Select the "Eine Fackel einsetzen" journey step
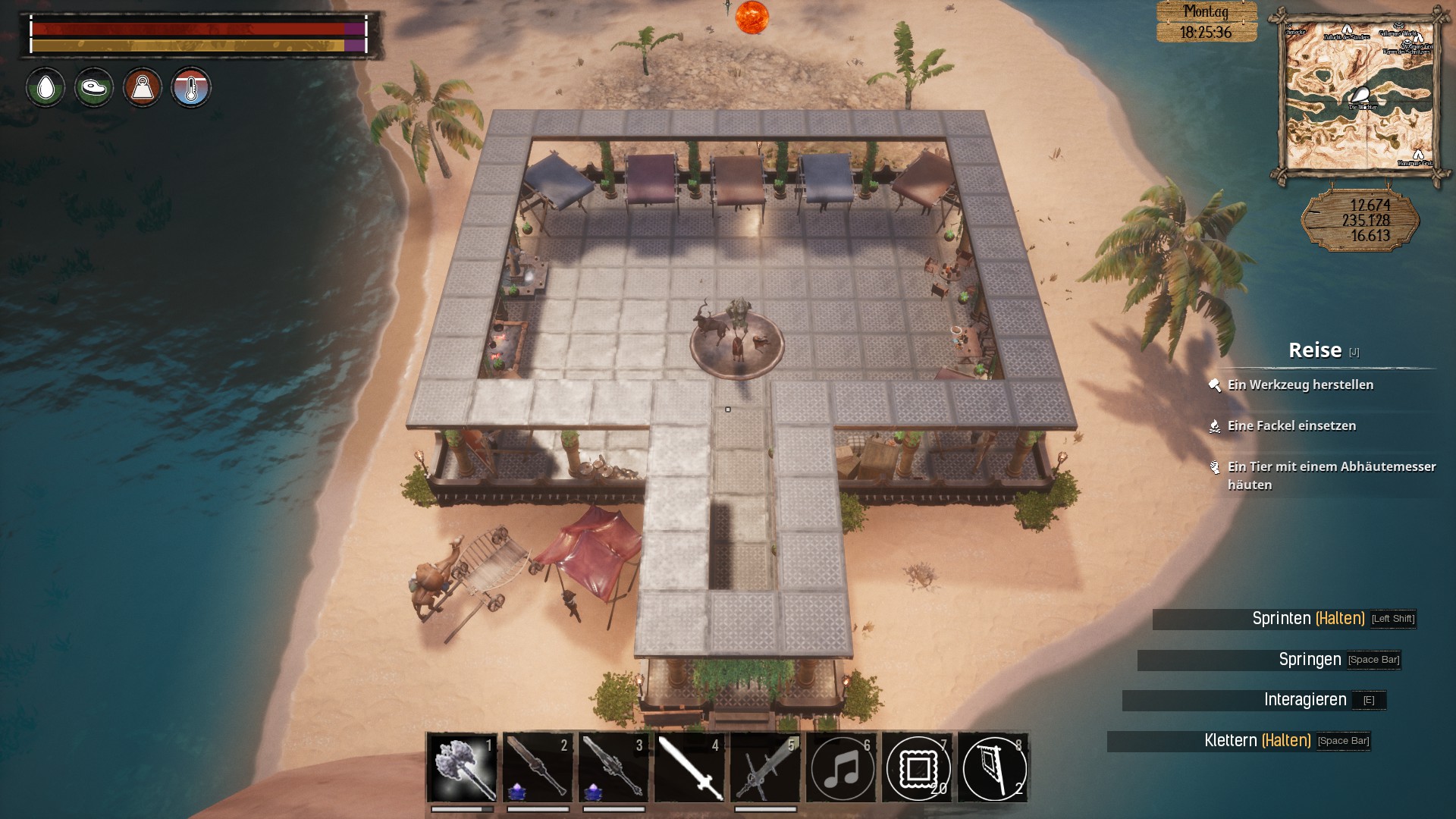The width and height of the screenshot is (1456, 819). (x=1291, y=426)
